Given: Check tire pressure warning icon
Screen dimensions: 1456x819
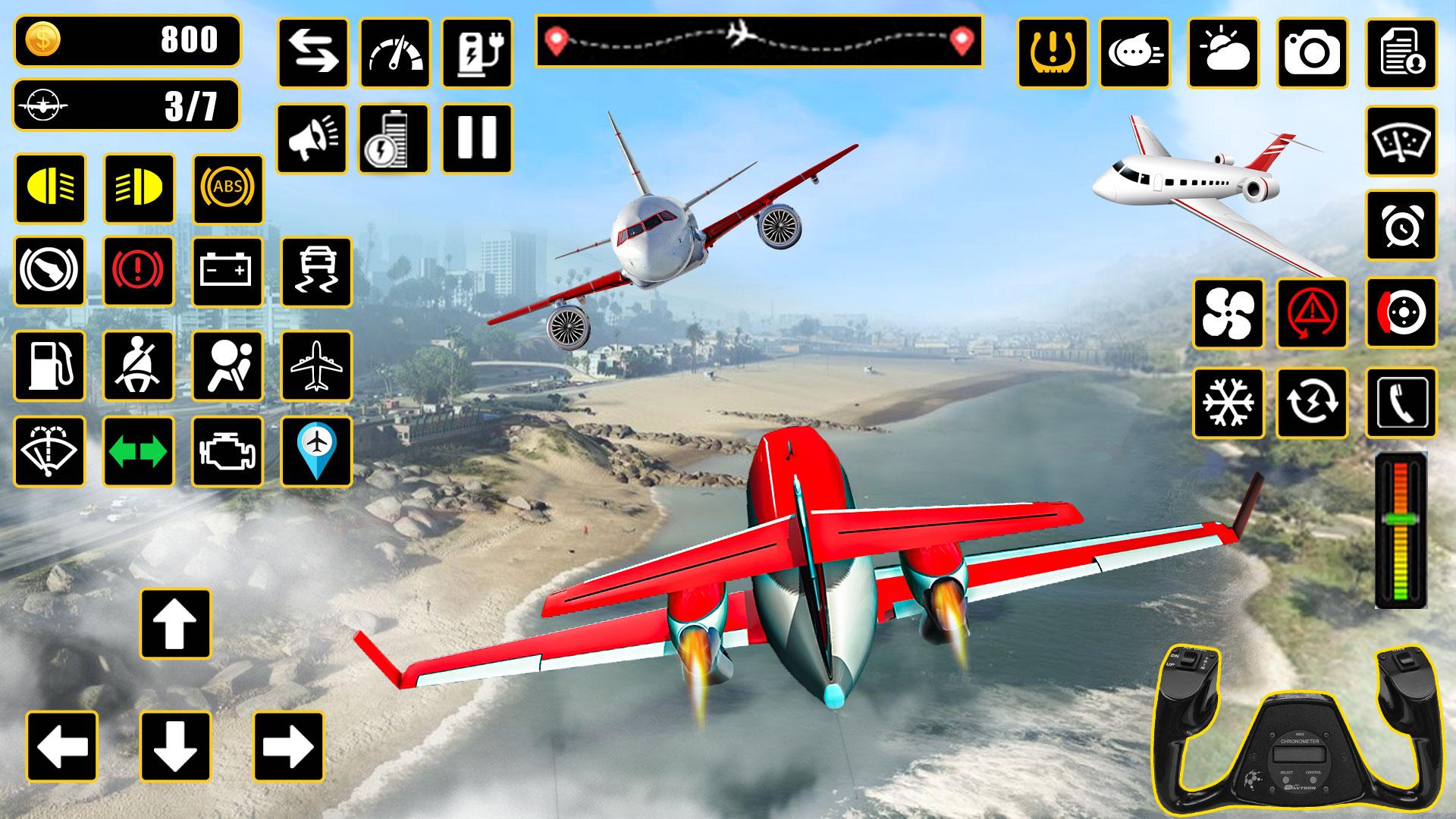Looking at the screenshot, I should click(x=1054, y=52).
